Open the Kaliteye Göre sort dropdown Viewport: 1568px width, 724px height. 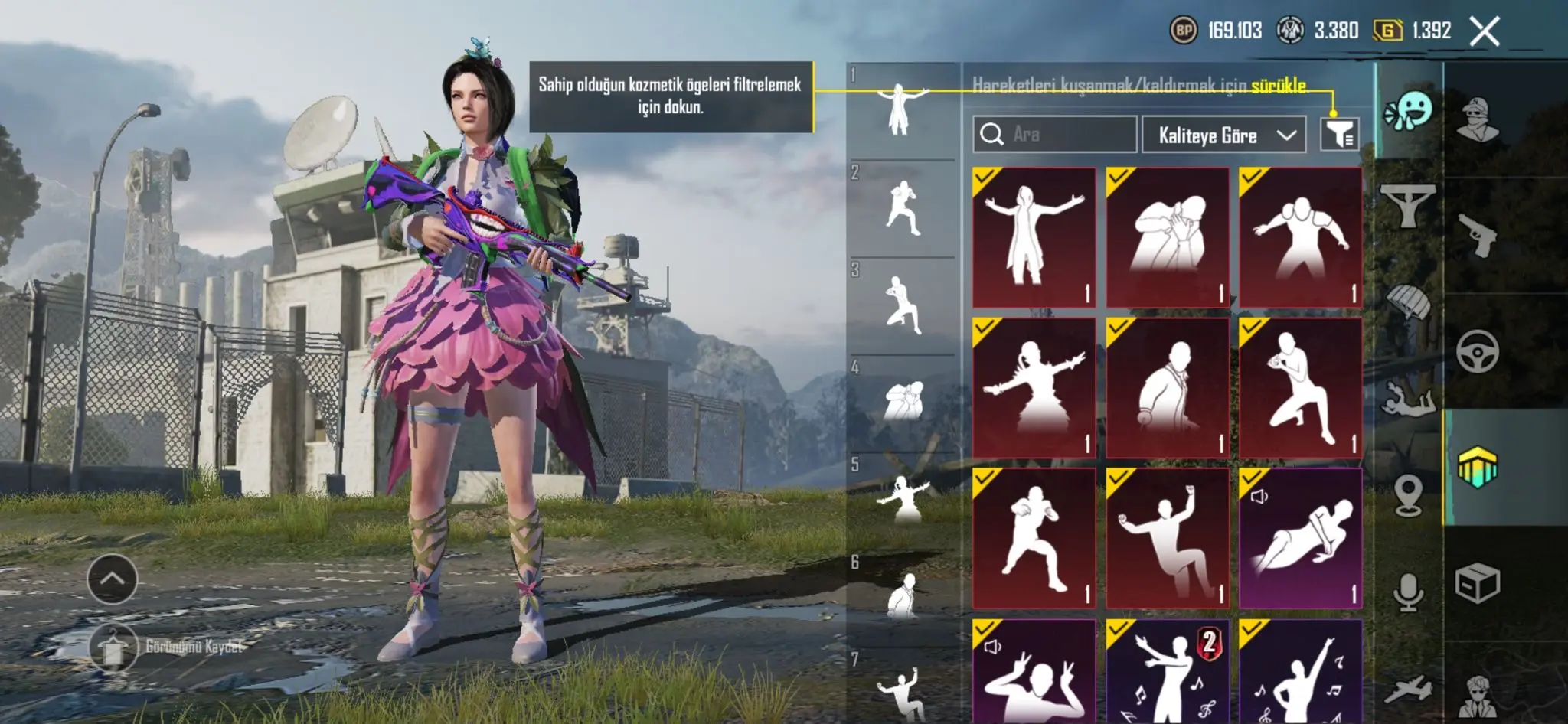1223,135
